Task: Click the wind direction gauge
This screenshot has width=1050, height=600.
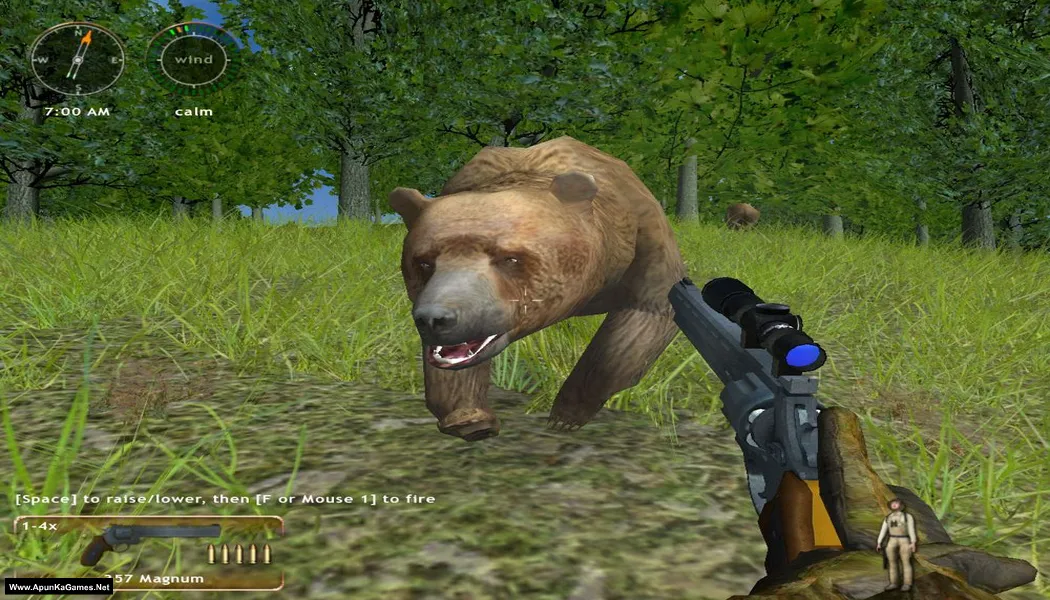Action: (193, 59)
